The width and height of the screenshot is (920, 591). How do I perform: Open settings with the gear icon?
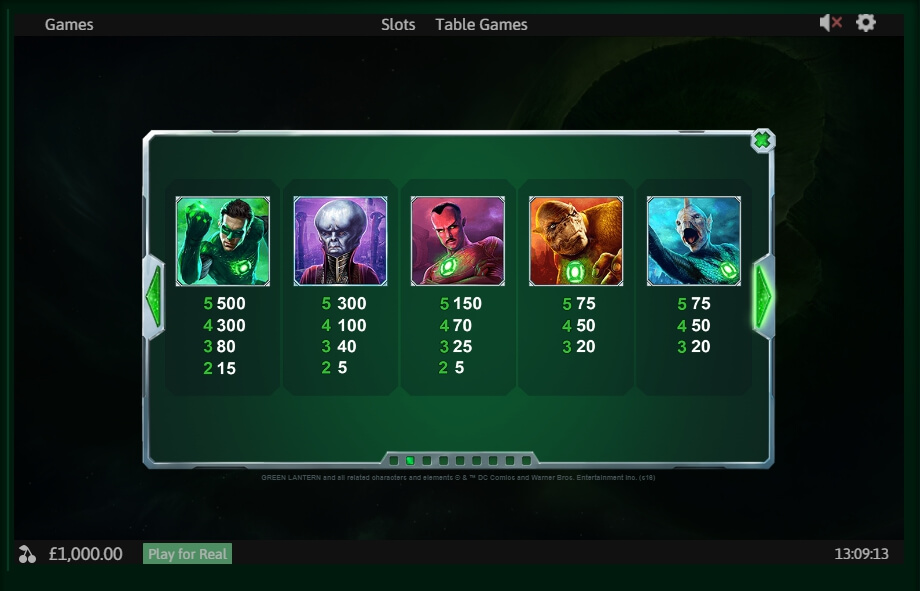[x=866, y=23]
